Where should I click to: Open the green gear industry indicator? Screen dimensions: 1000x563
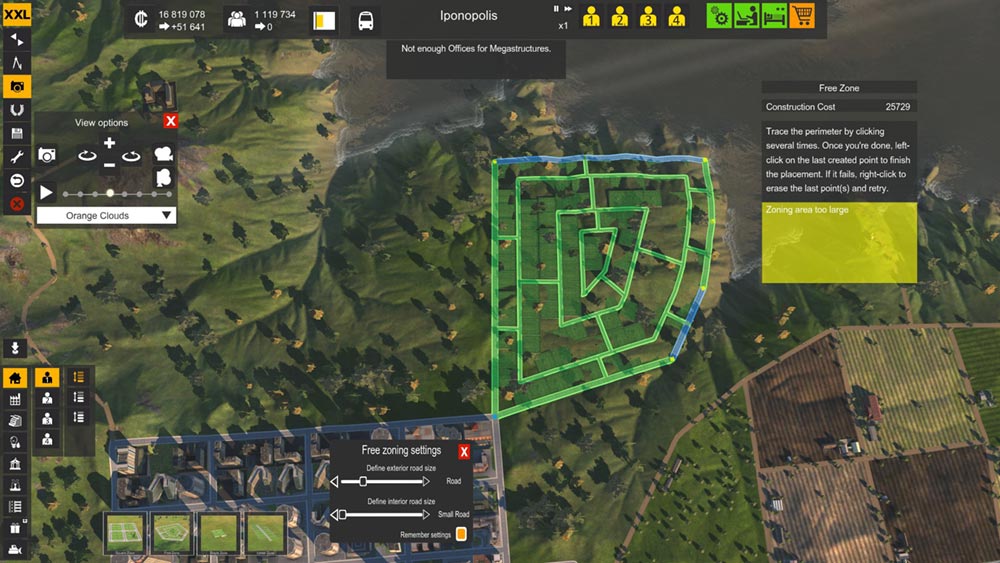(719, 16)
